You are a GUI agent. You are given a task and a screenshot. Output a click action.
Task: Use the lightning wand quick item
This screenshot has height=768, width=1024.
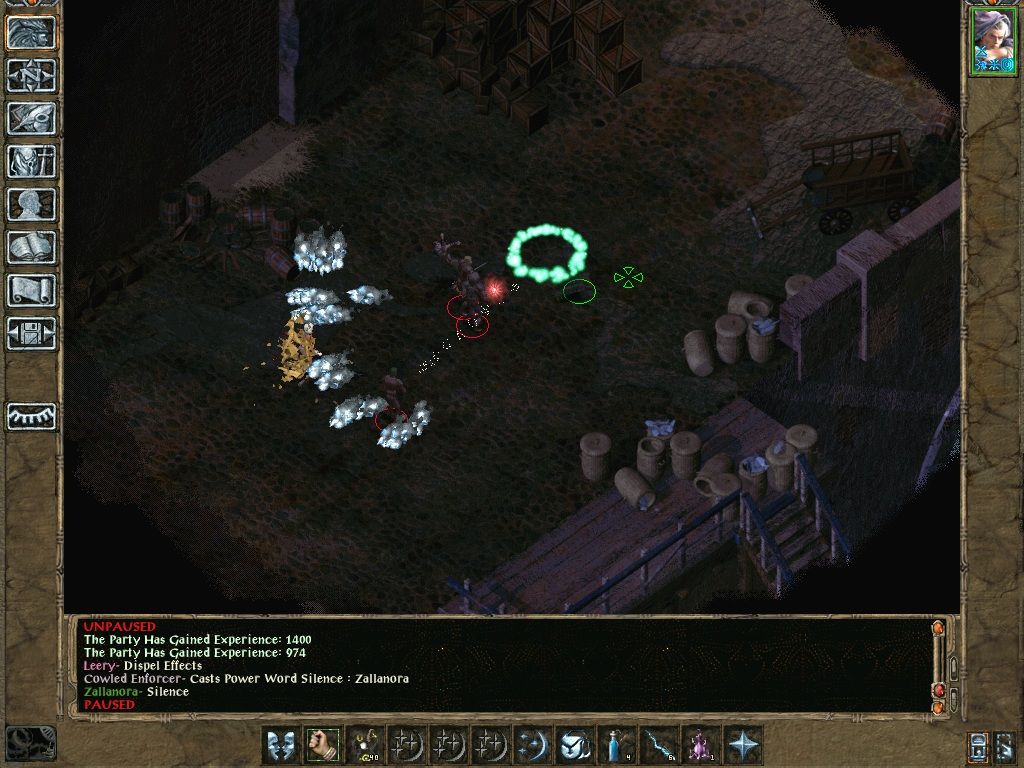[657, 745]
